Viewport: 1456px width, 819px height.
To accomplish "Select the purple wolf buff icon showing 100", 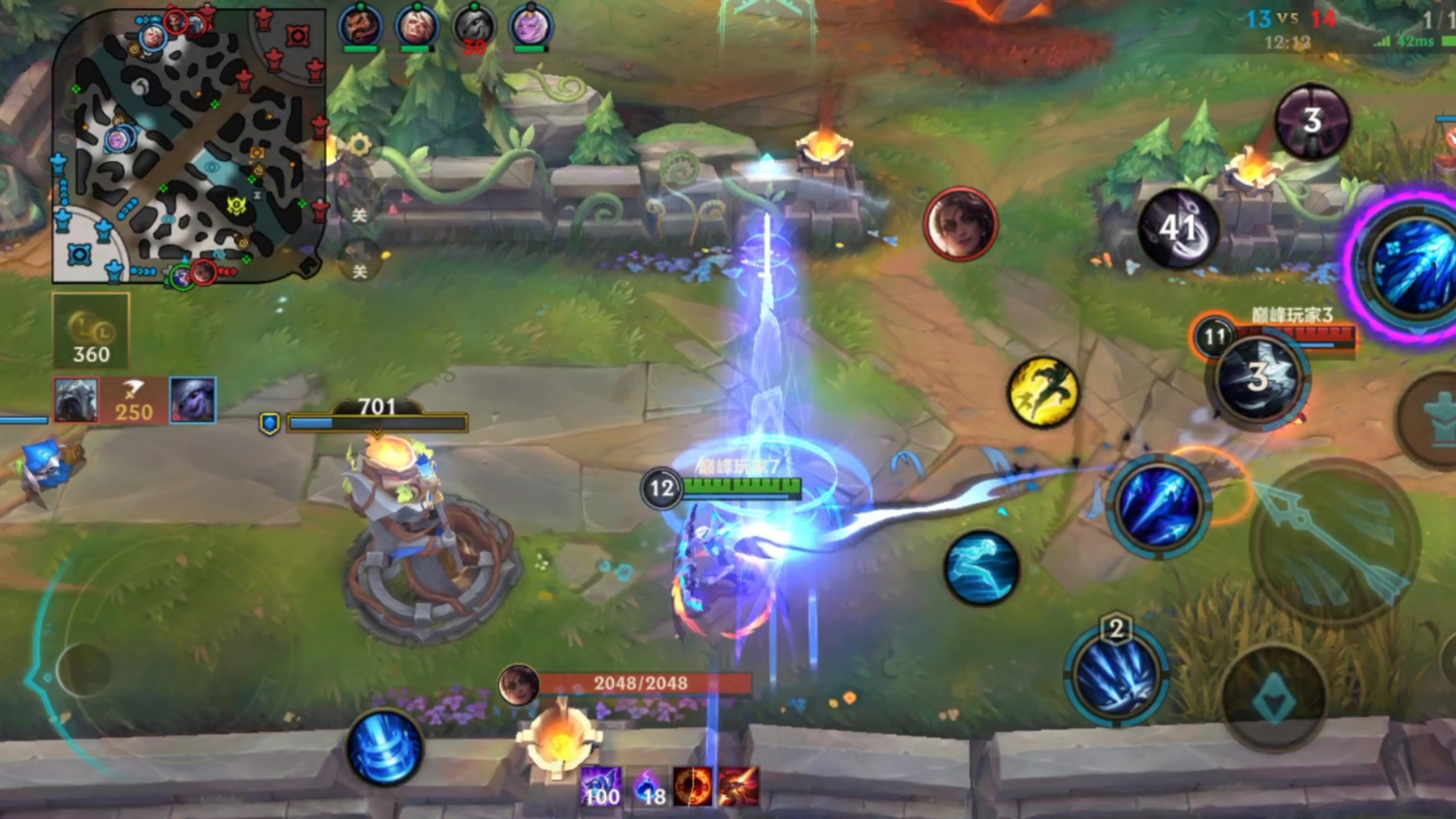I will point(601,786).
